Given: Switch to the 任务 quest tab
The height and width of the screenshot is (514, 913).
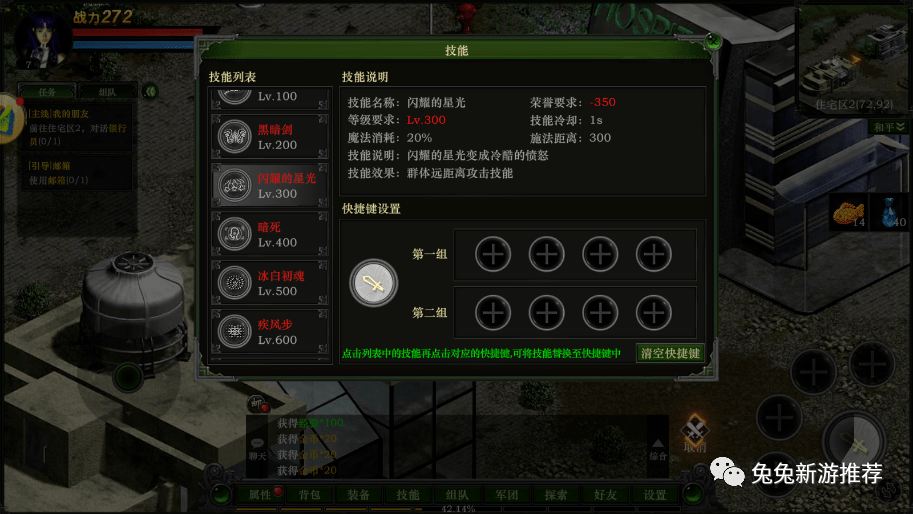Looking at the screenshot, I should click(47, 92).
